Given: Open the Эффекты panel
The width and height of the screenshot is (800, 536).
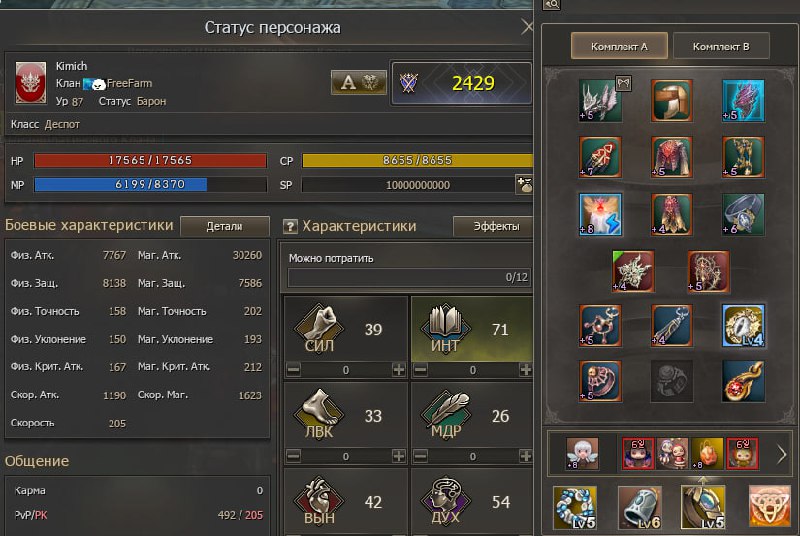Looking at the screenshot, I should (x=492, y=226).
